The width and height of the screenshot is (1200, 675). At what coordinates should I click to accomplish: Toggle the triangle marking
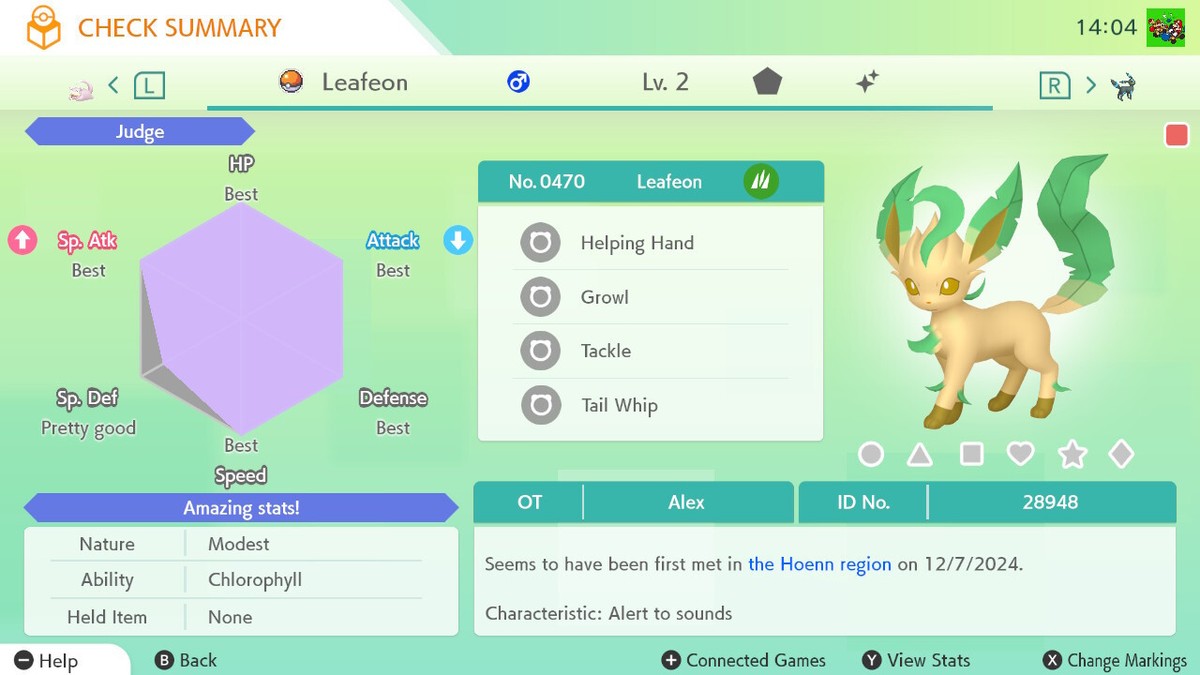pos(920,456)
